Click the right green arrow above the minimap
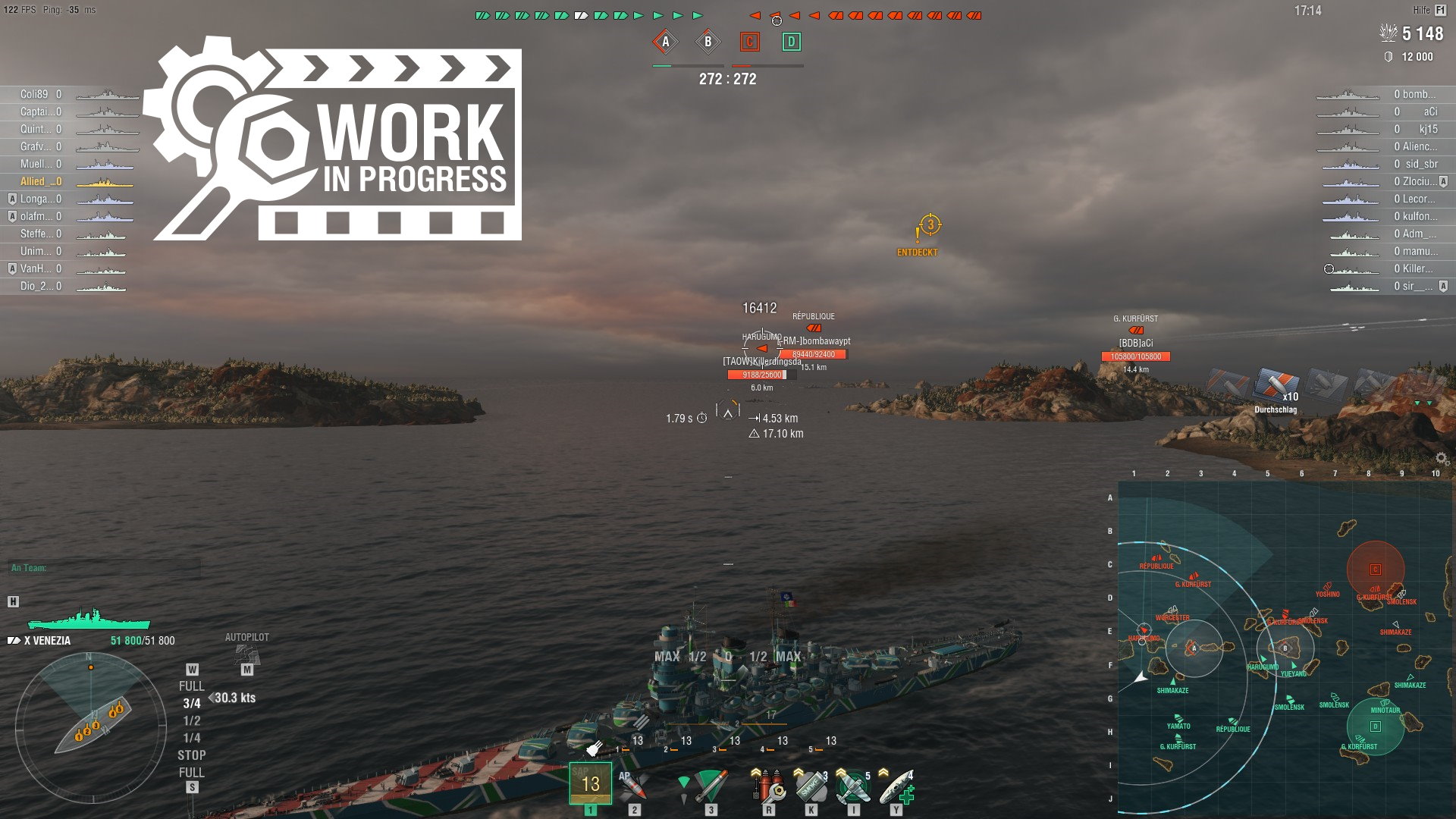The width and height of the screenshot is (1456, 819). tap(1429, 403)
